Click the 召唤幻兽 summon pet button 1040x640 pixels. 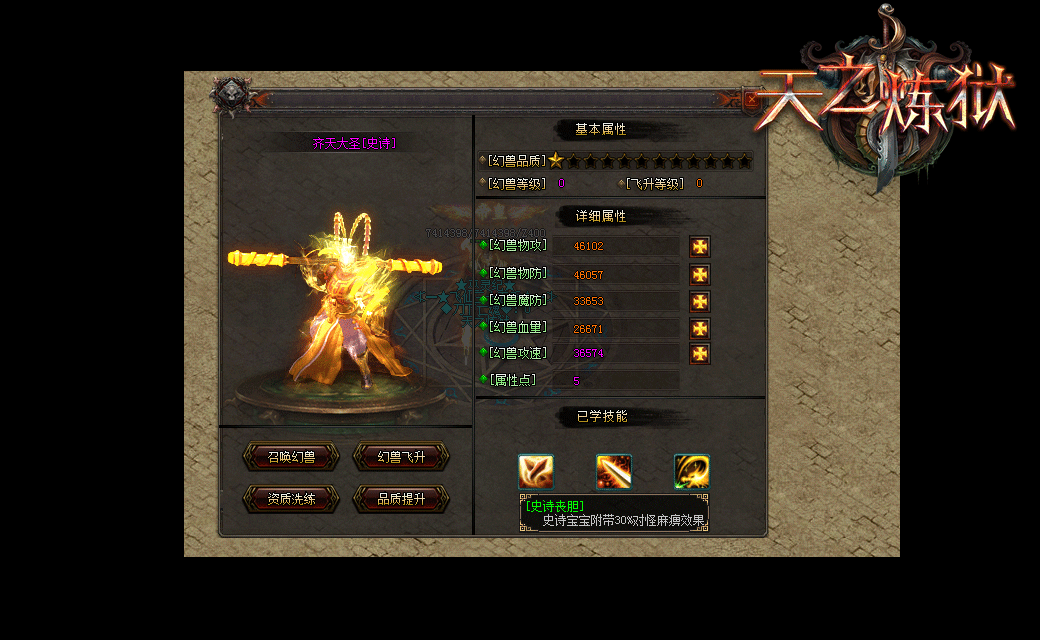291,457
